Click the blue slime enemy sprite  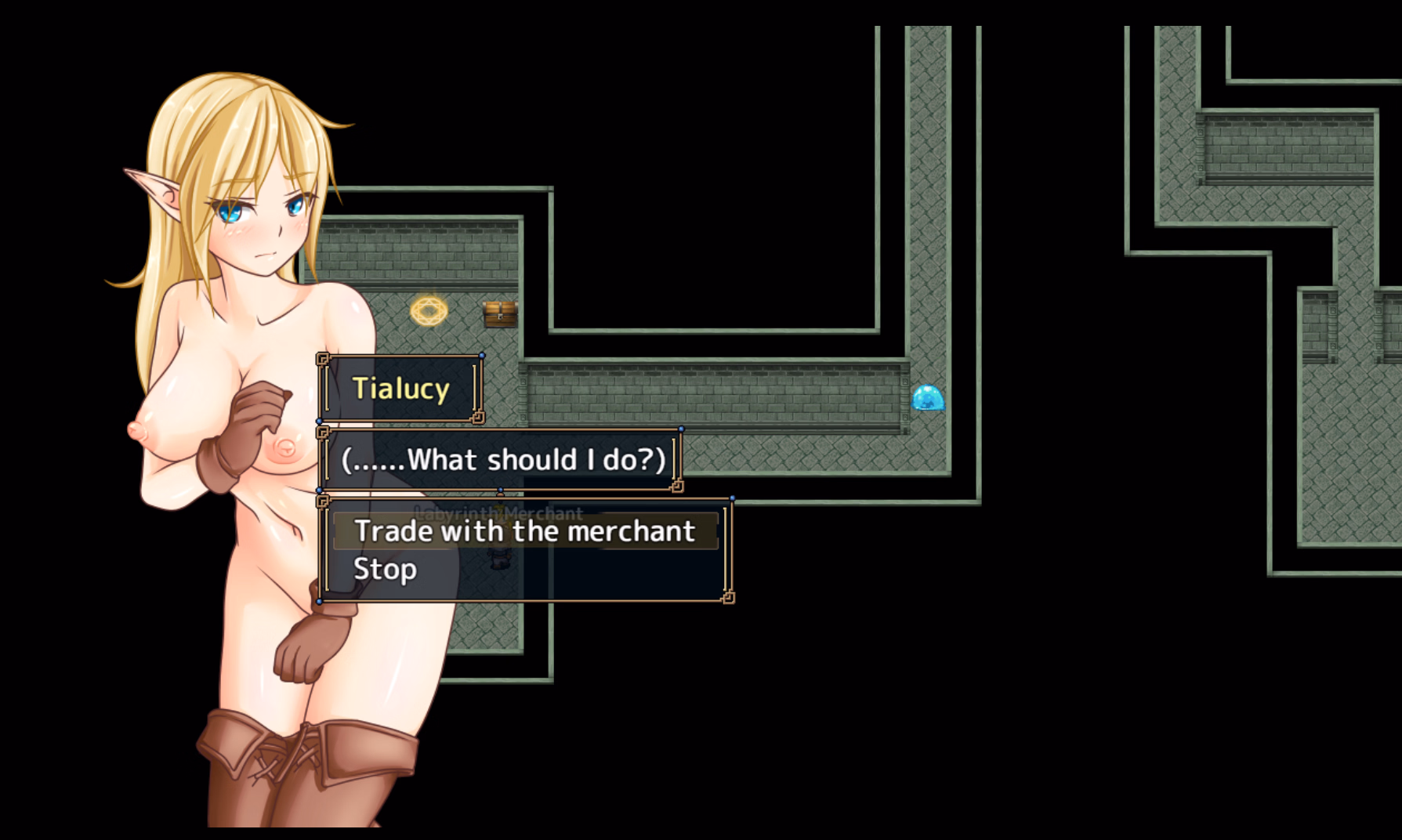tap(929, 398)
